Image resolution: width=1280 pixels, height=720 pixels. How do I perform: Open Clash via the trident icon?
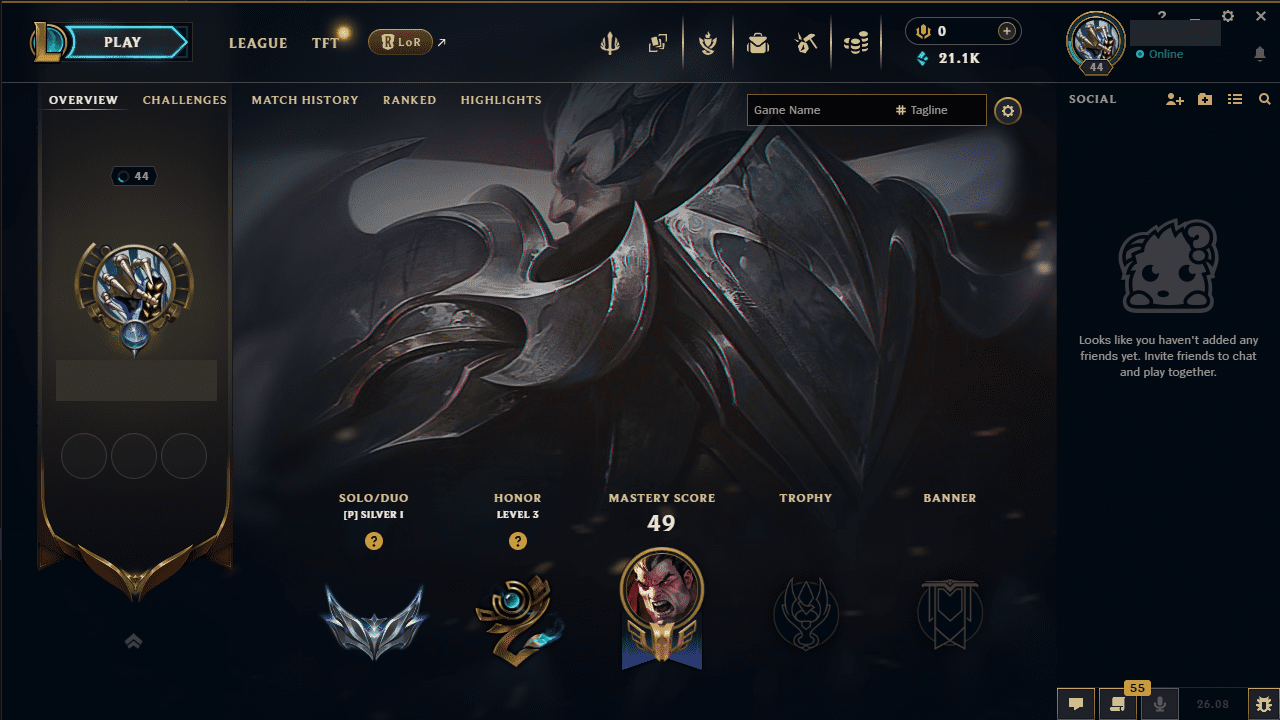click(x=610, y=41)
